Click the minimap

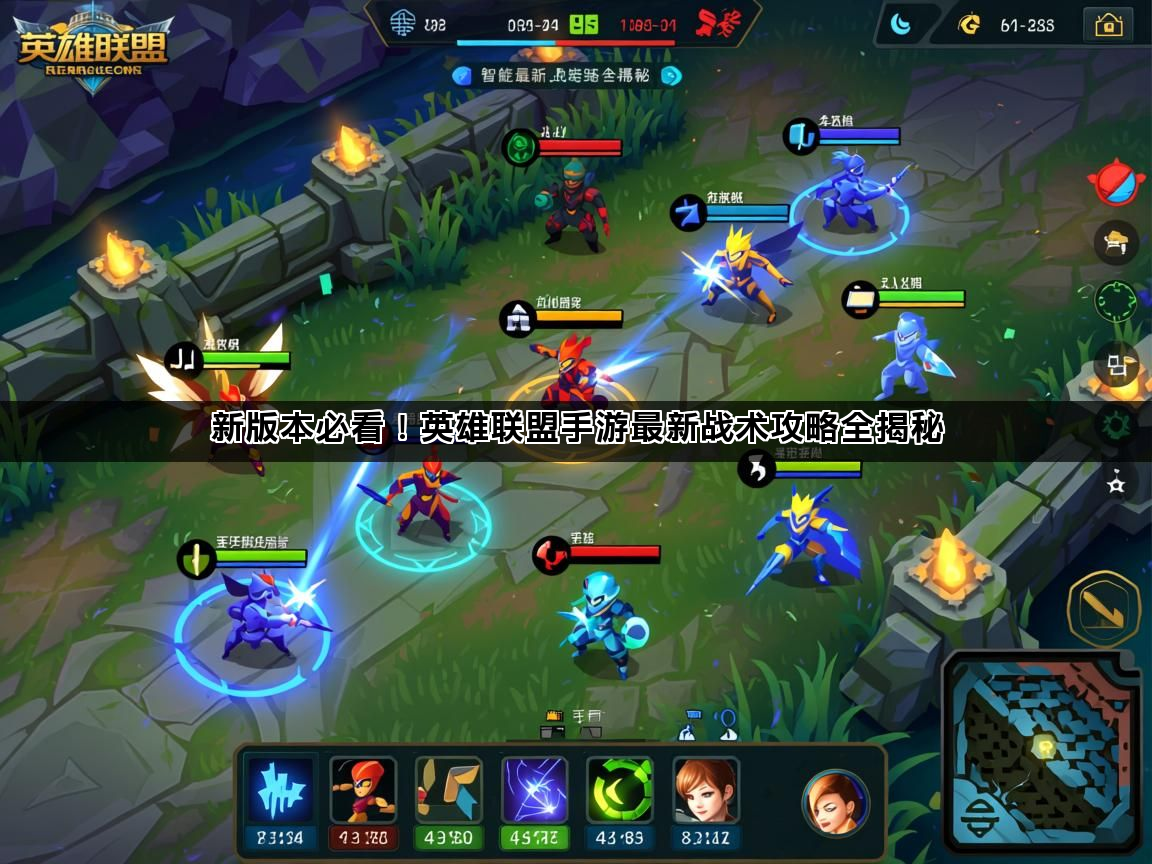pyautogui.click(x=1041, y=751)
